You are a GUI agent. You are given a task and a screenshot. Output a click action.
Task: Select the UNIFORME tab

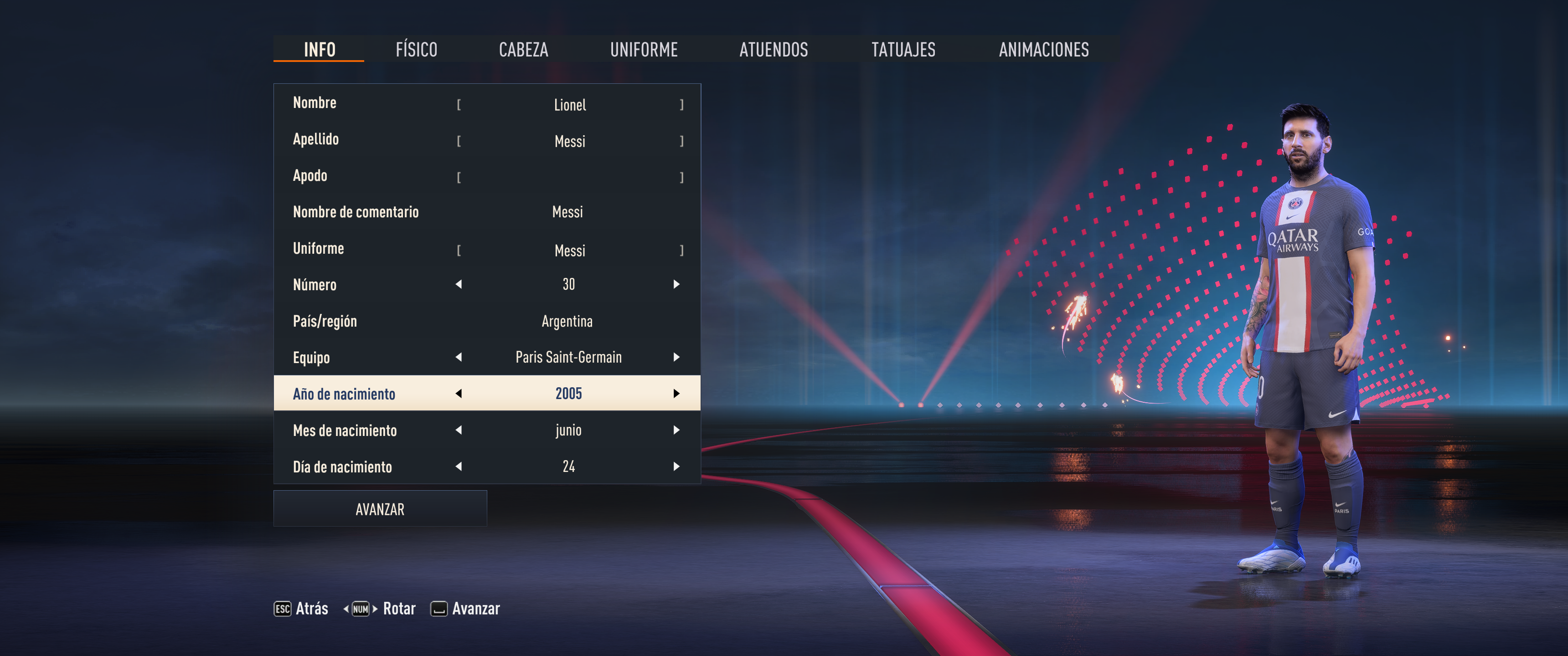(x=644, y=49)
